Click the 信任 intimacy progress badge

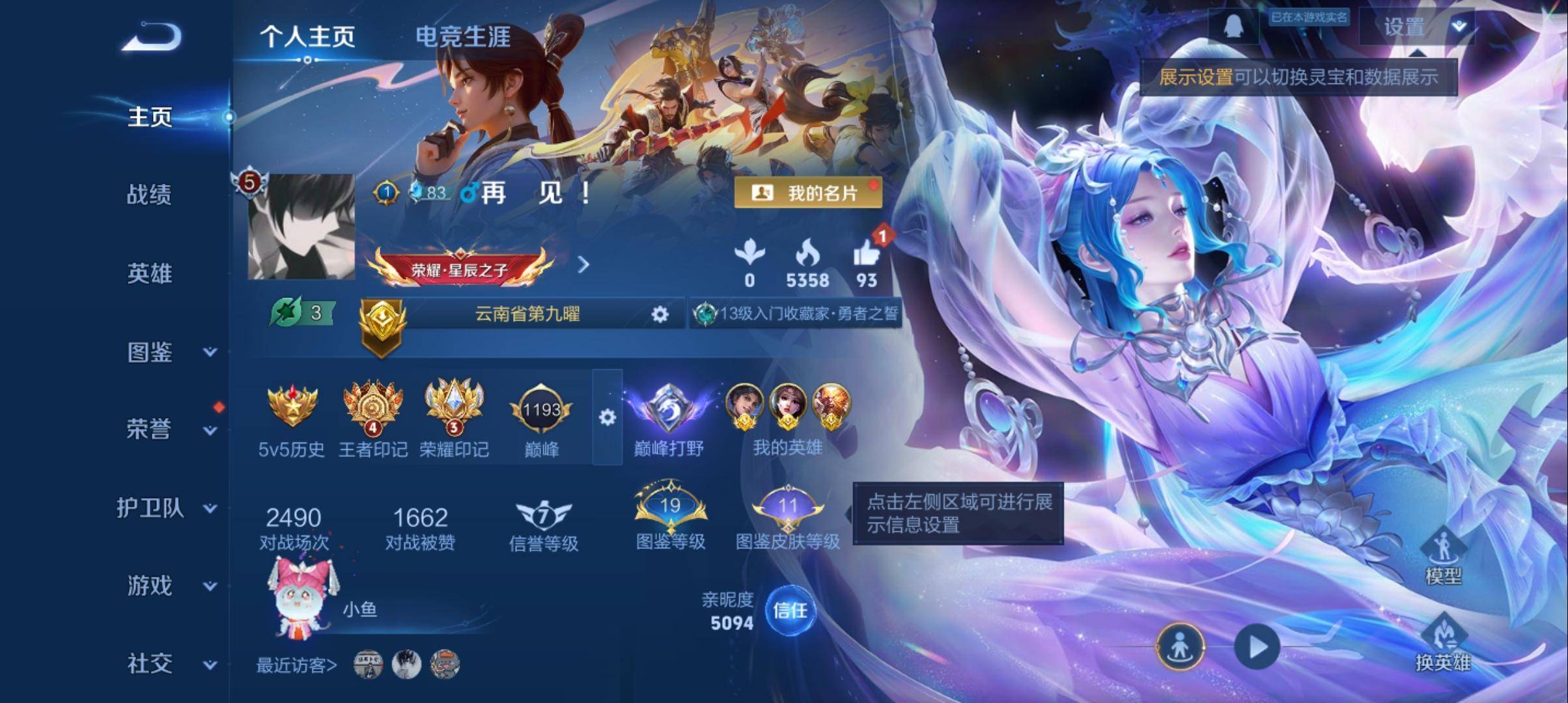(x=792, y=612)
